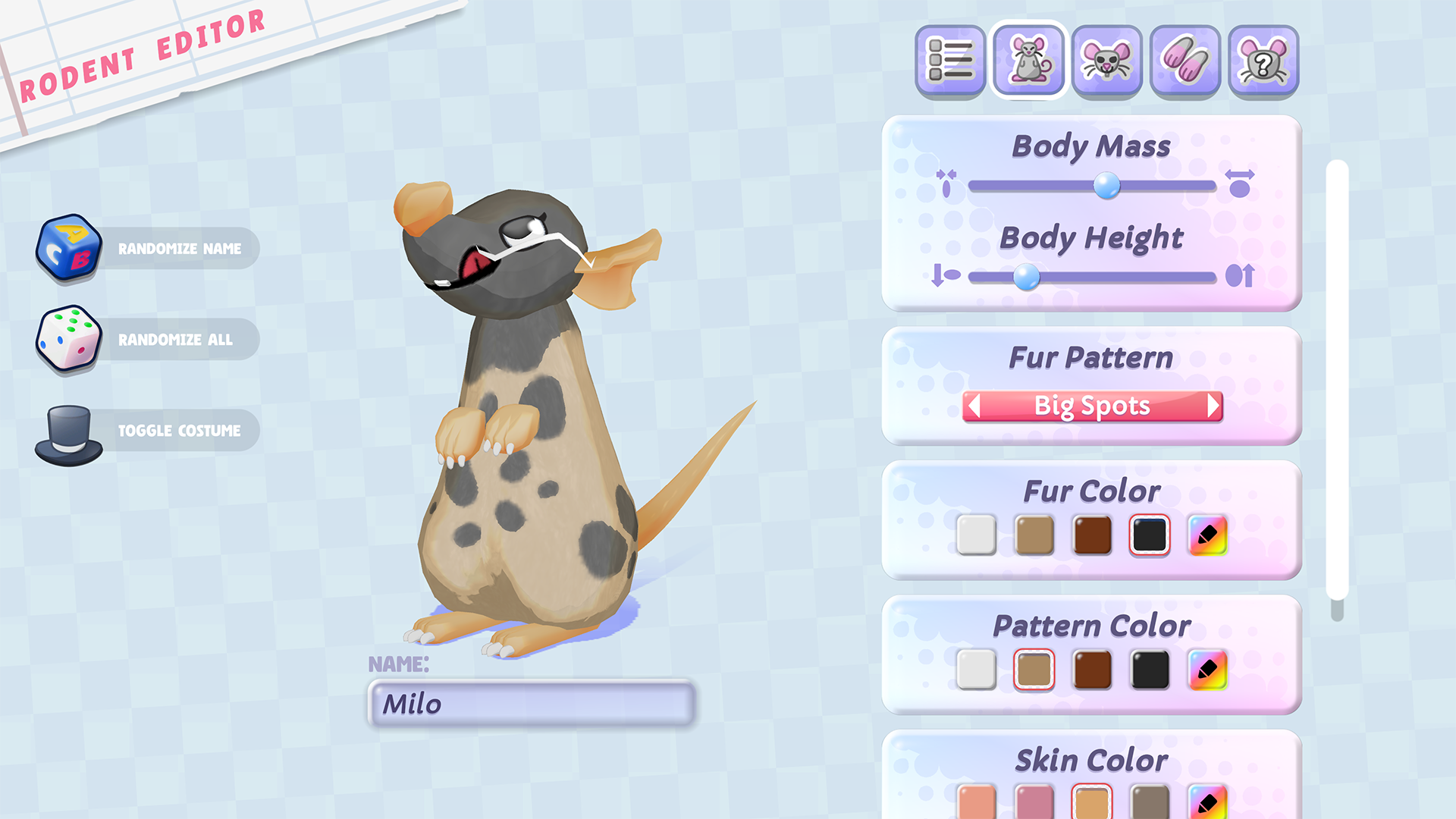Open the list view tab
1456x819 pixels.
coord(950,61)
